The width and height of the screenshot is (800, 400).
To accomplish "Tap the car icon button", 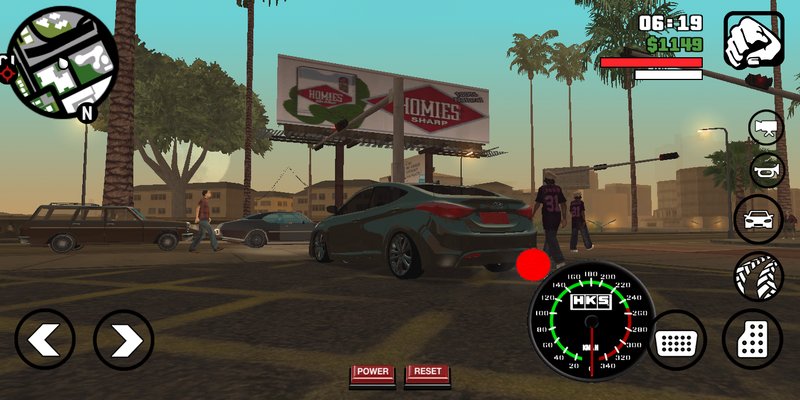I will [x=758, y=219].
